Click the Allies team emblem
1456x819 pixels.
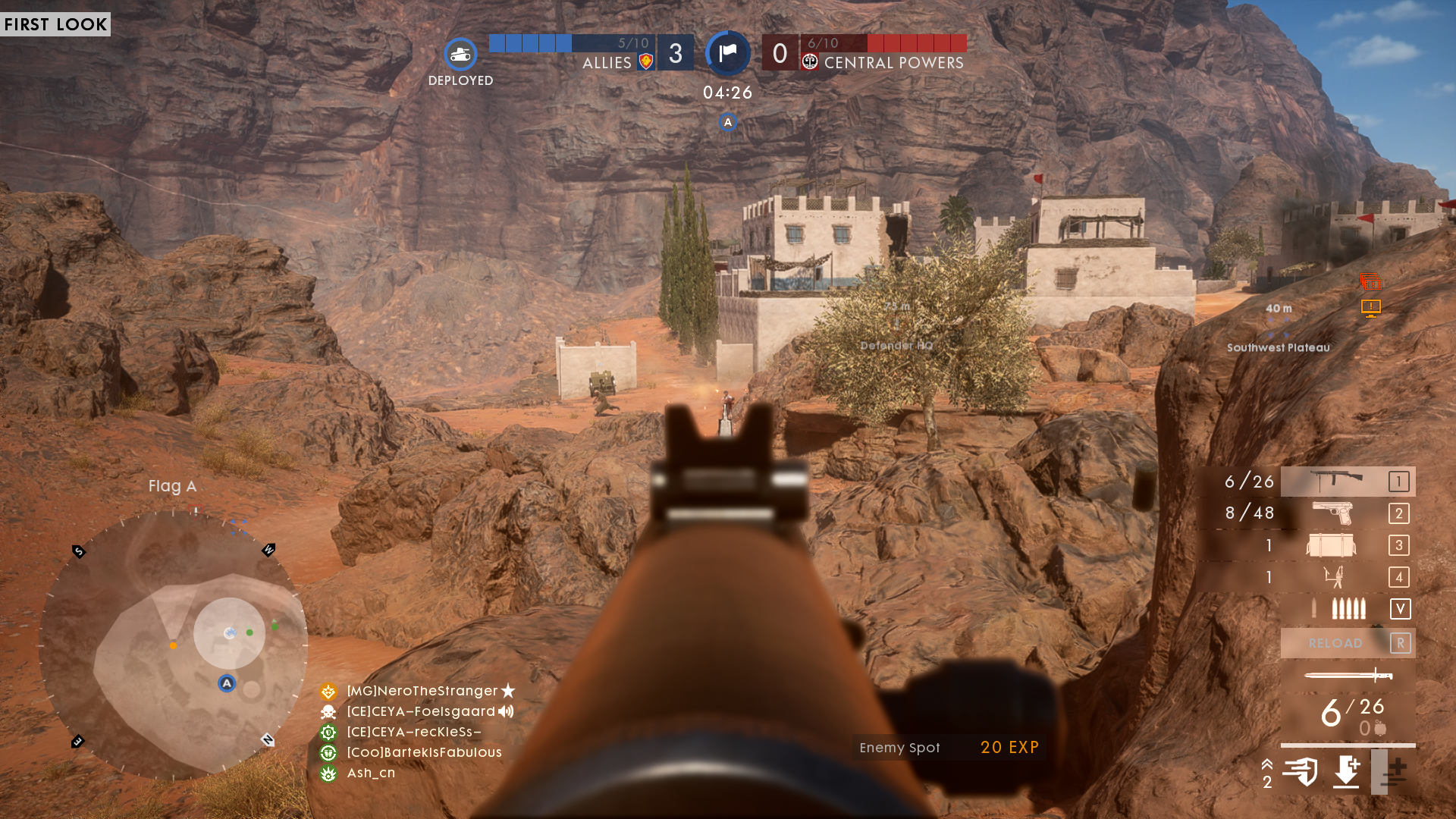(646, 62)
